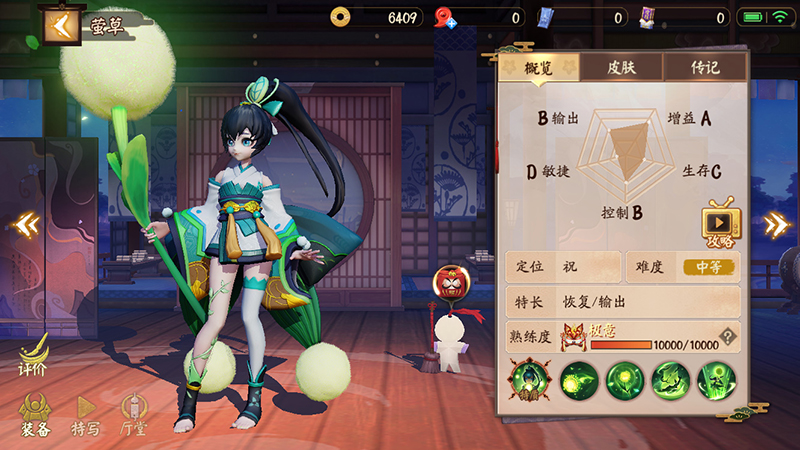
Task: Inspect the glowing dandelion flower skill icon
Action: (x=625, y=380)
